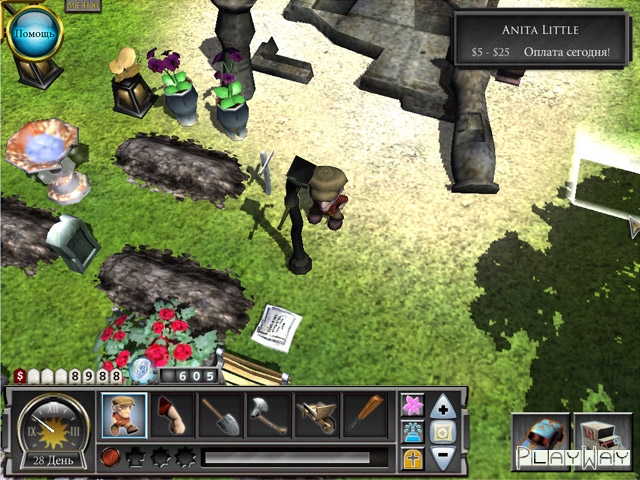The height and width of the screenshot is (480, 640).
Task: Open the blue fountain decoration category
Action: 412,432
